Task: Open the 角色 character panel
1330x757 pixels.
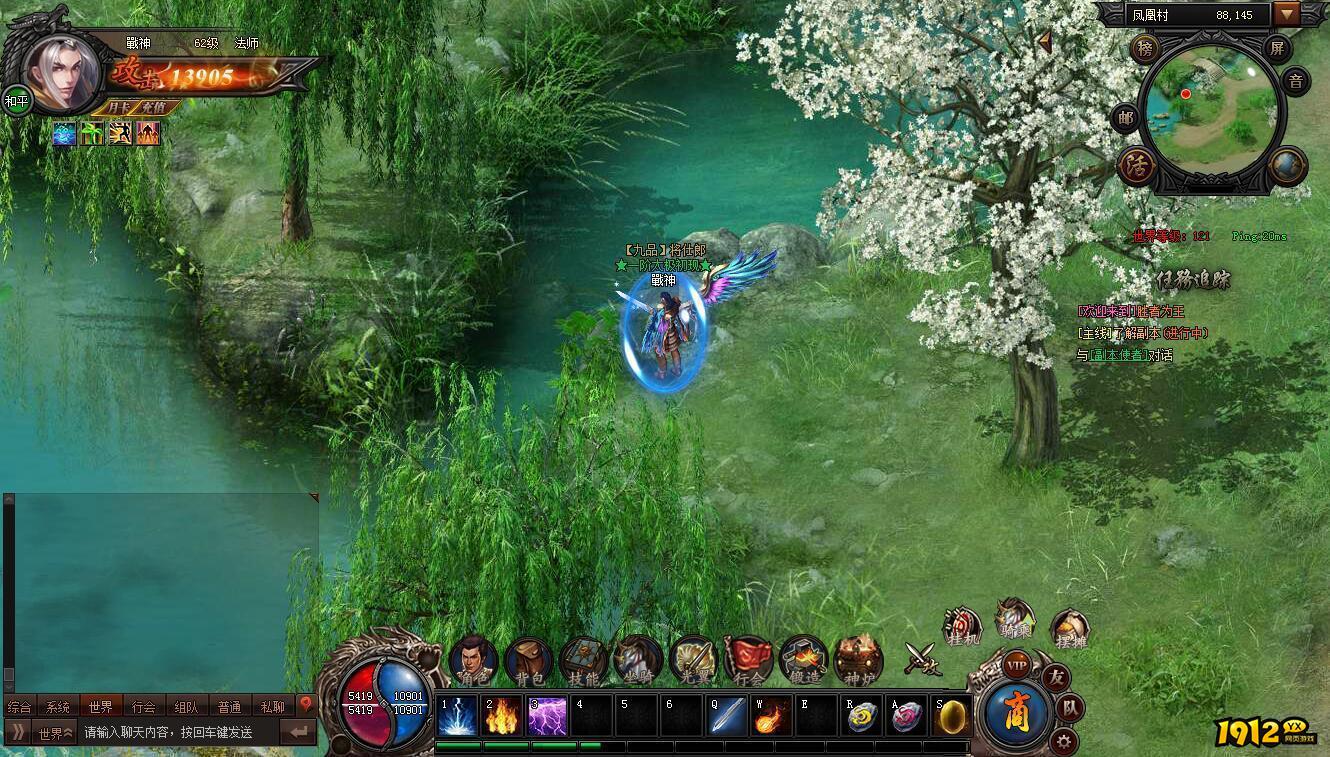Action: tap(473, 659)
